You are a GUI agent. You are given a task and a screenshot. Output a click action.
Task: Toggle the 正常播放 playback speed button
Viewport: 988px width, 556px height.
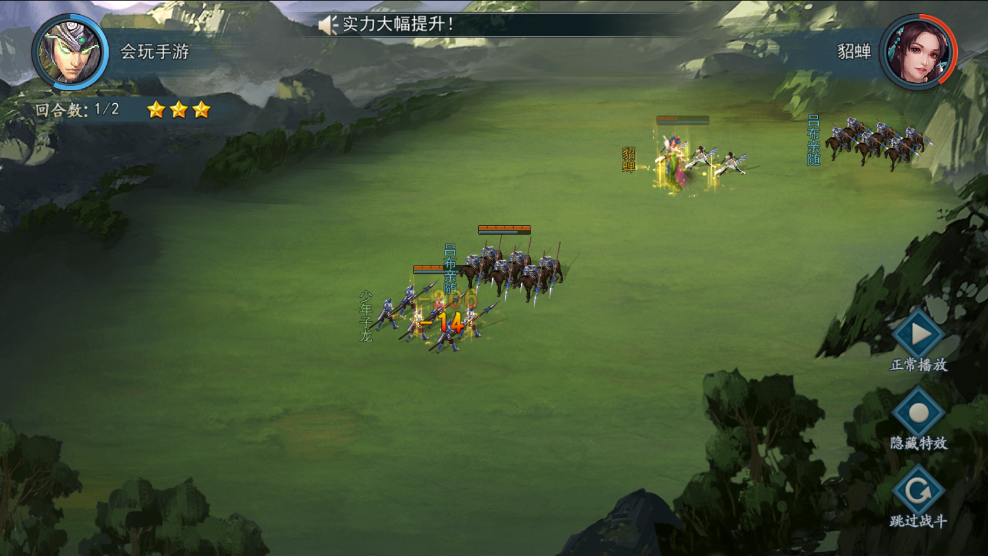point(918,334)
